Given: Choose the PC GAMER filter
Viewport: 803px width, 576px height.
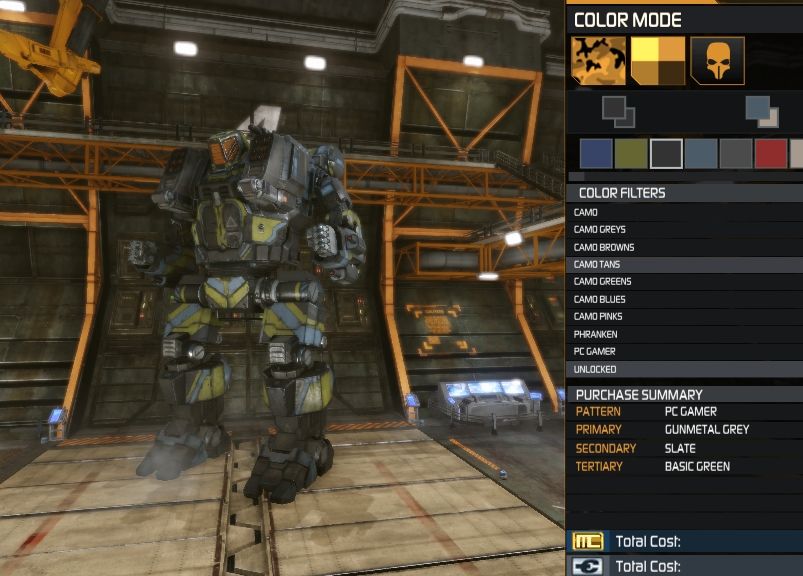Looking at the screenshot, I should 595,352.
